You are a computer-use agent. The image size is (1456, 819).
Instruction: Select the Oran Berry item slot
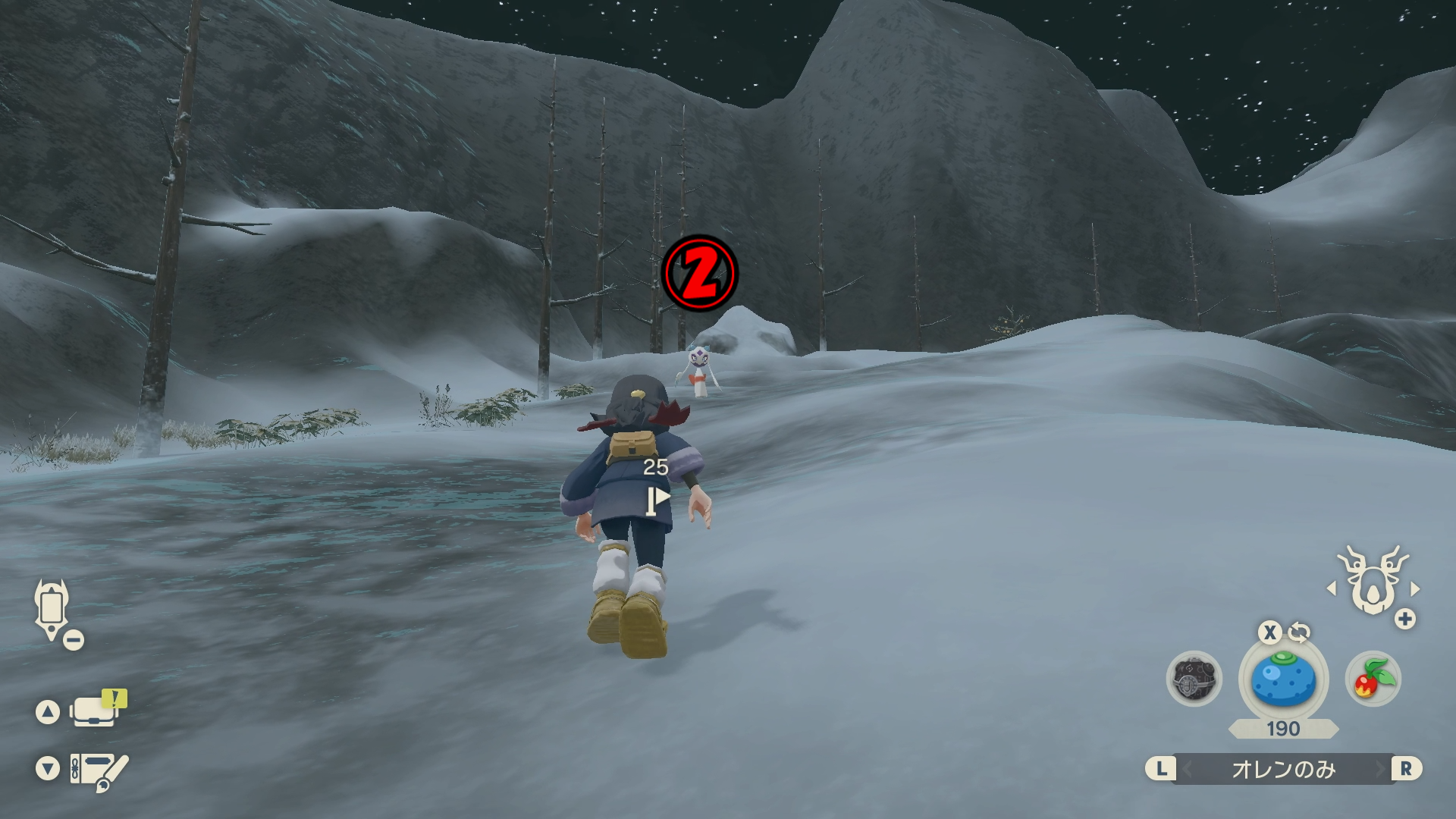pos(1283,679)
